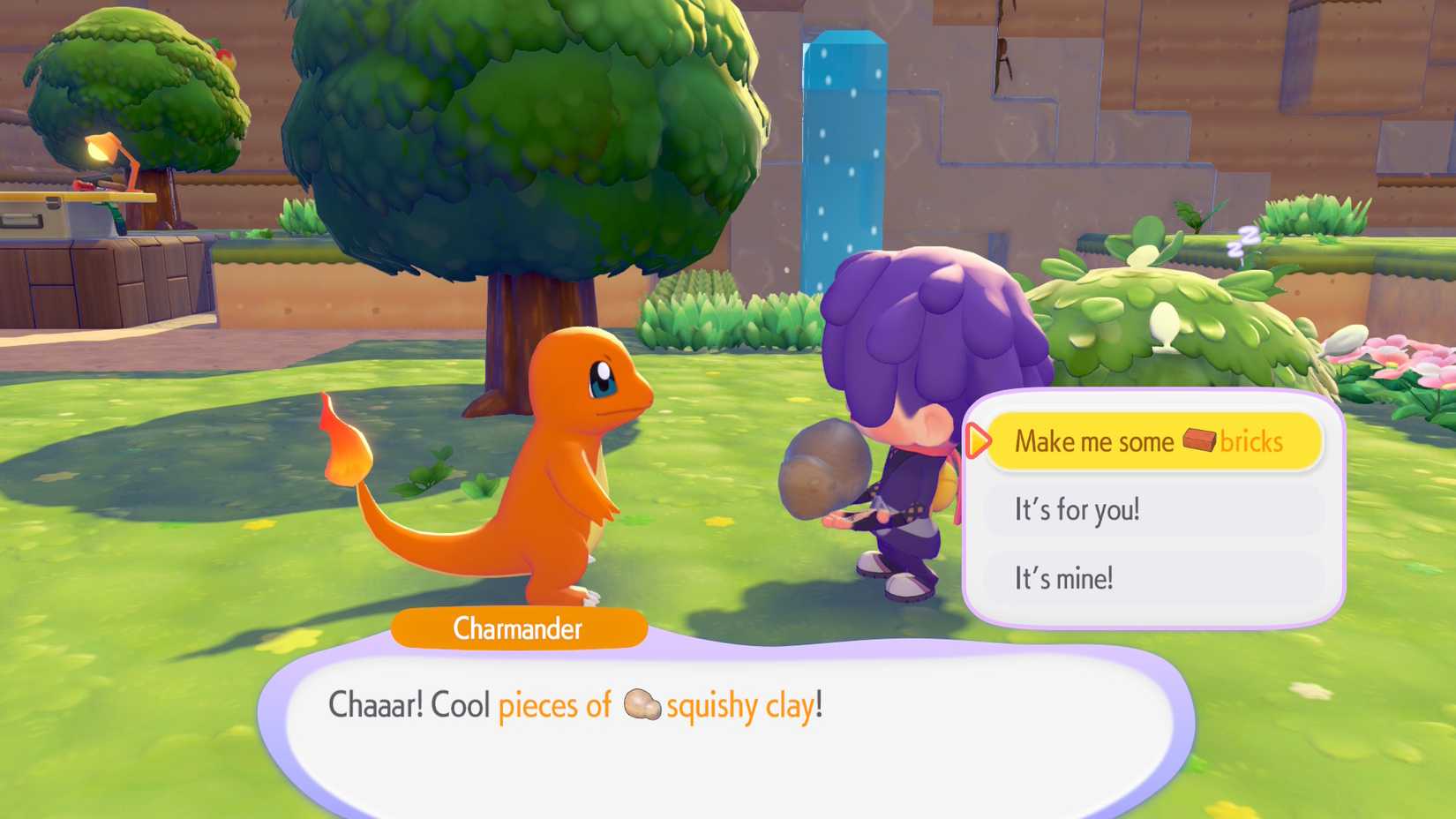Click the orange selection arrow beside highlighted choice
1456x819 pixels.
(979, 443)
